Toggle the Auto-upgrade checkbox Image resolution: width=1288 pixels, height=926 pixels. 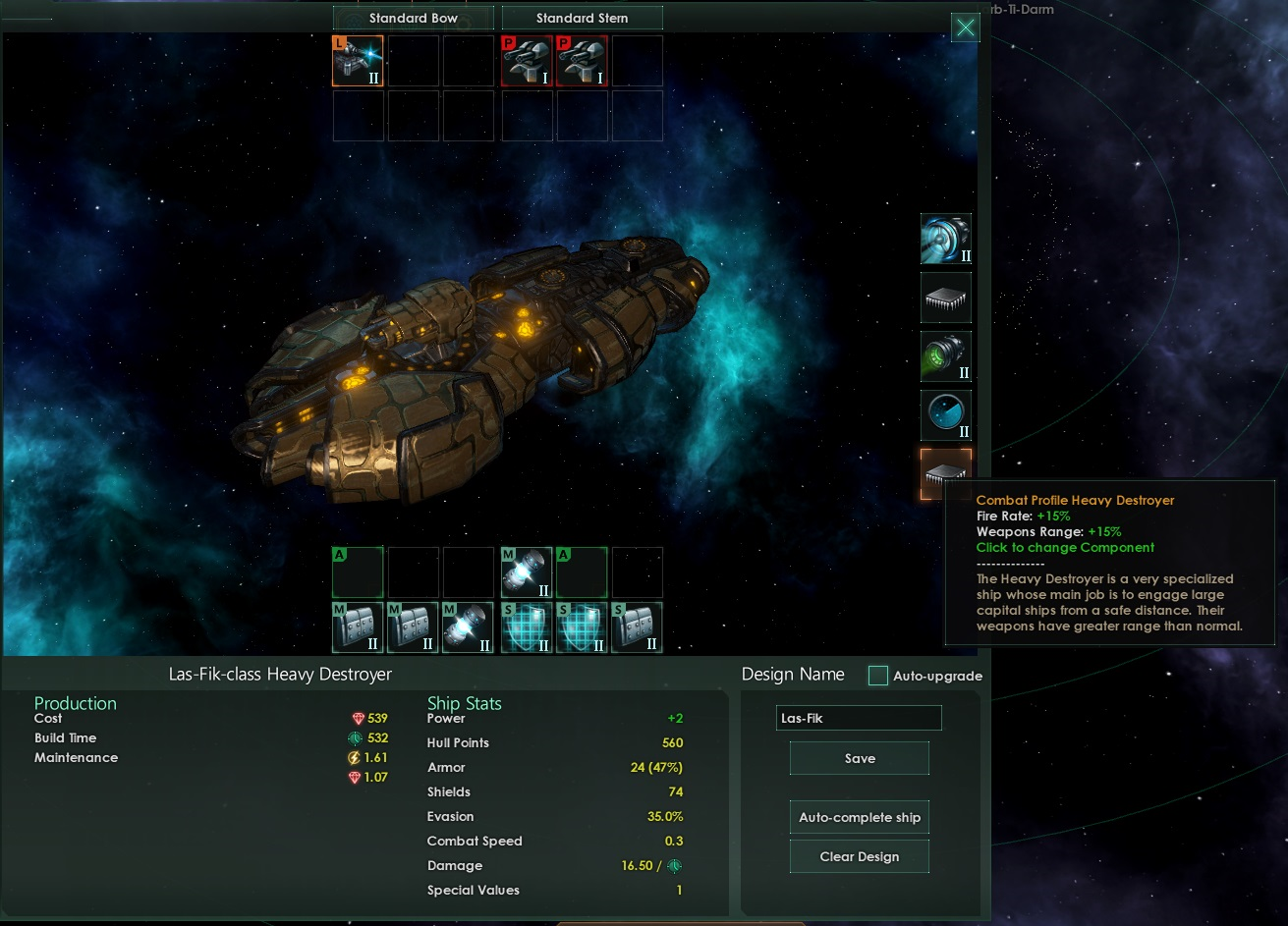pos(878,676)
